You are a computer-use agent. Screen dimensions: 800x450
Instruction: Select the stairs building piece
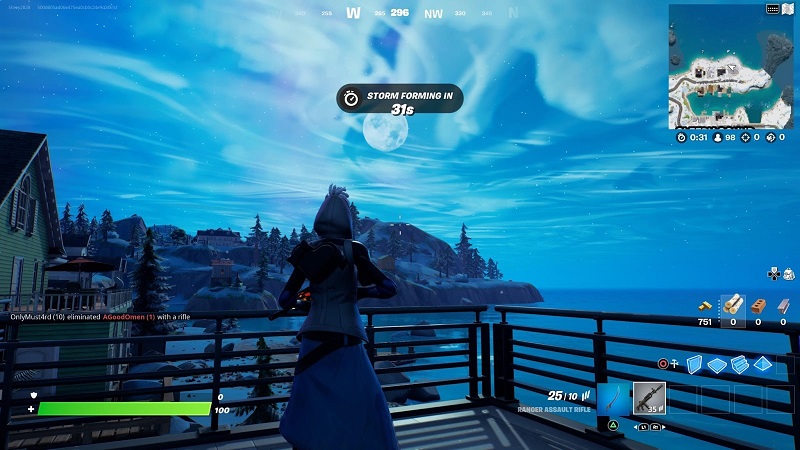click(739, 364)
